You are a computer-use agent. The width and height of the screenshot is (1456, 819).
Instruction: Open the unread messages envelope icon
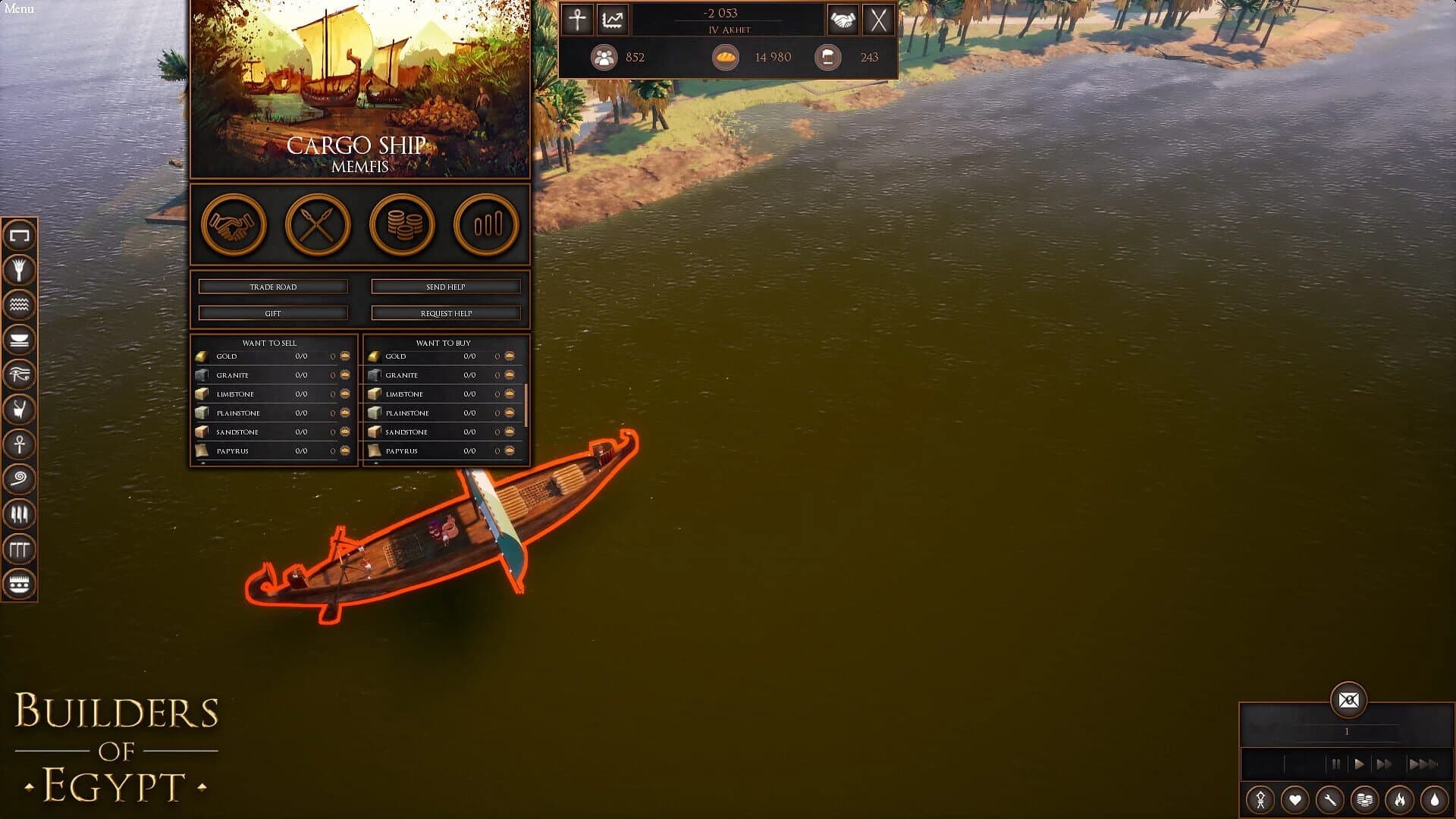[1349, 701]
